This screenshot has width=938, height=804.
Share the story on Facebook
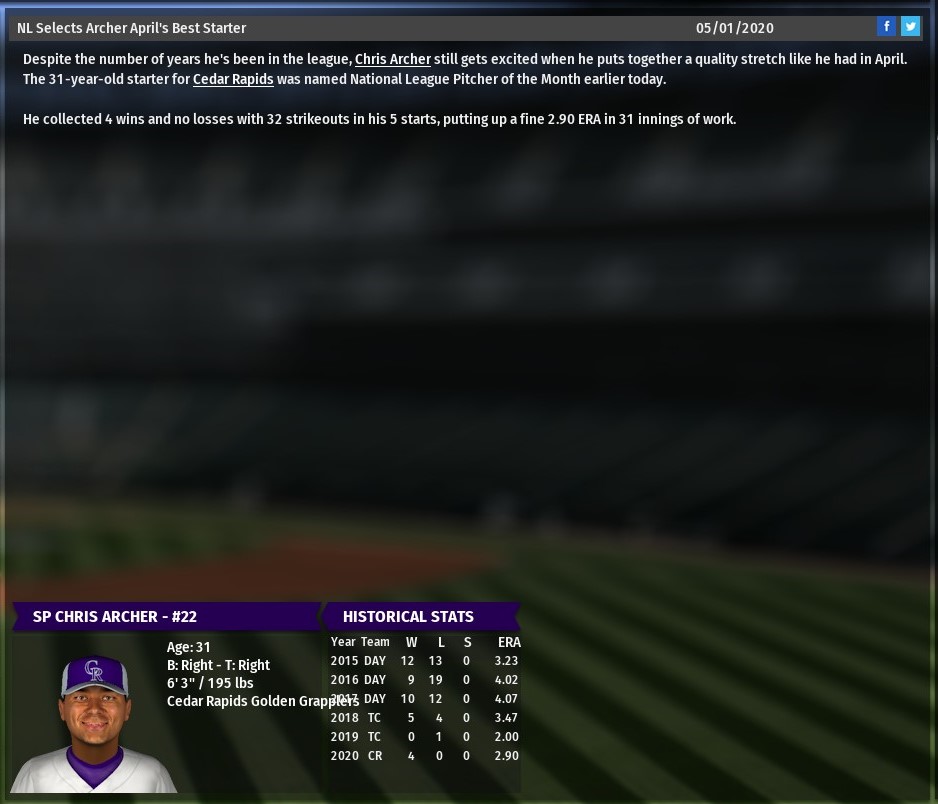886,27
